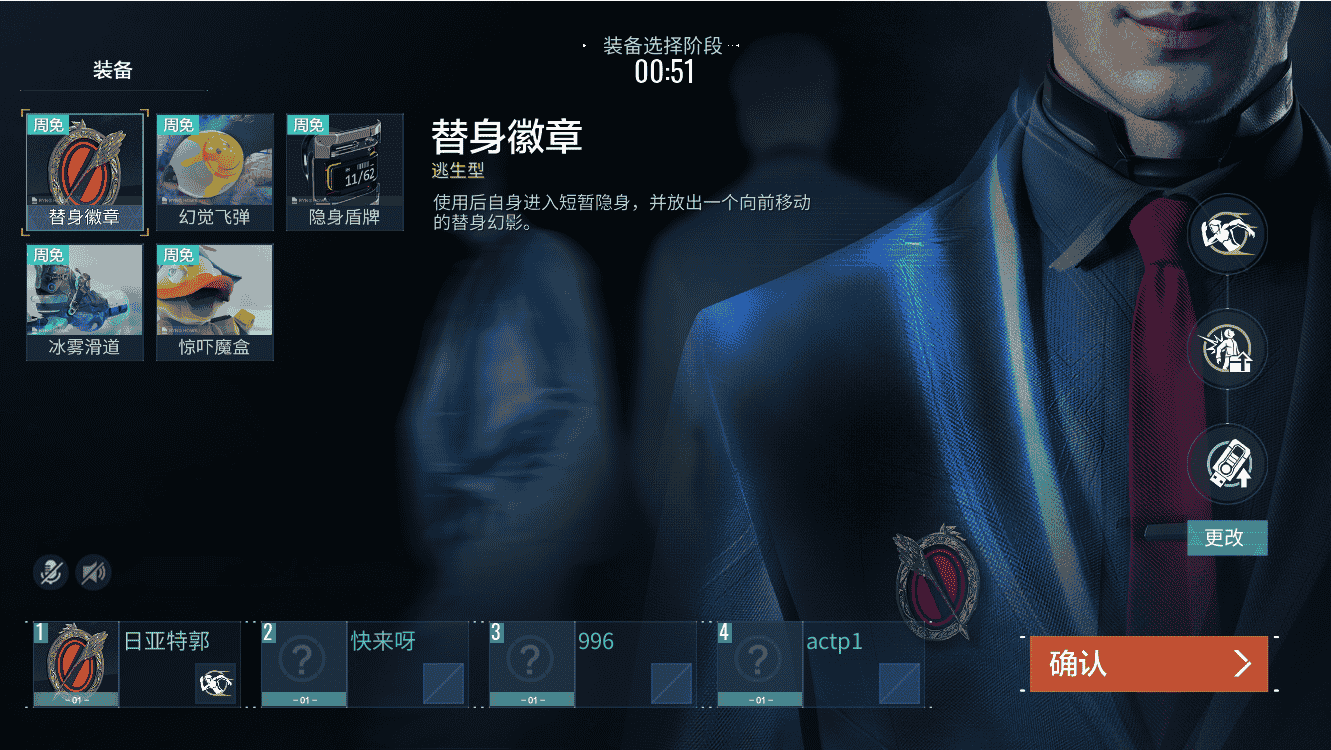Click the USB device upgrade circle icon
This screenshot has width=1331, height=750.
pos(1228,463)
